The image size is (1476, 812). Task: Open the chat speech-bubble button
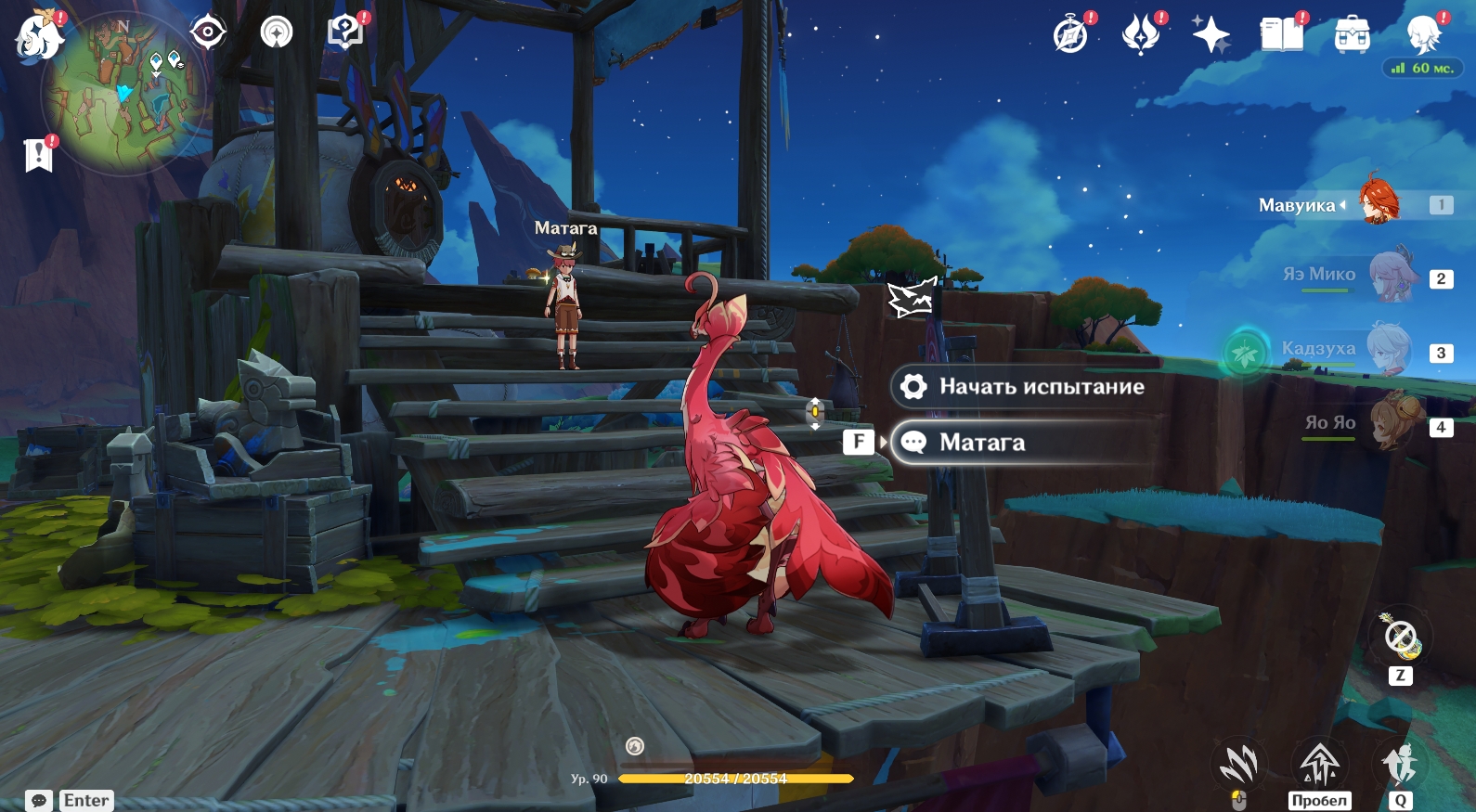[39, 800]
